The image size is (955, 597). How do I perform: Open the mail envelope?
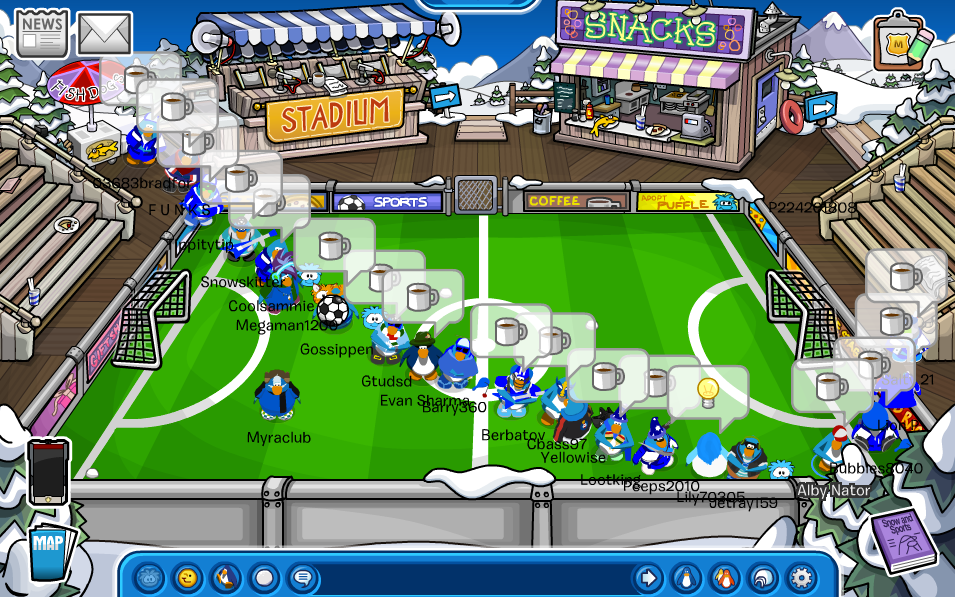pos(105,33)
